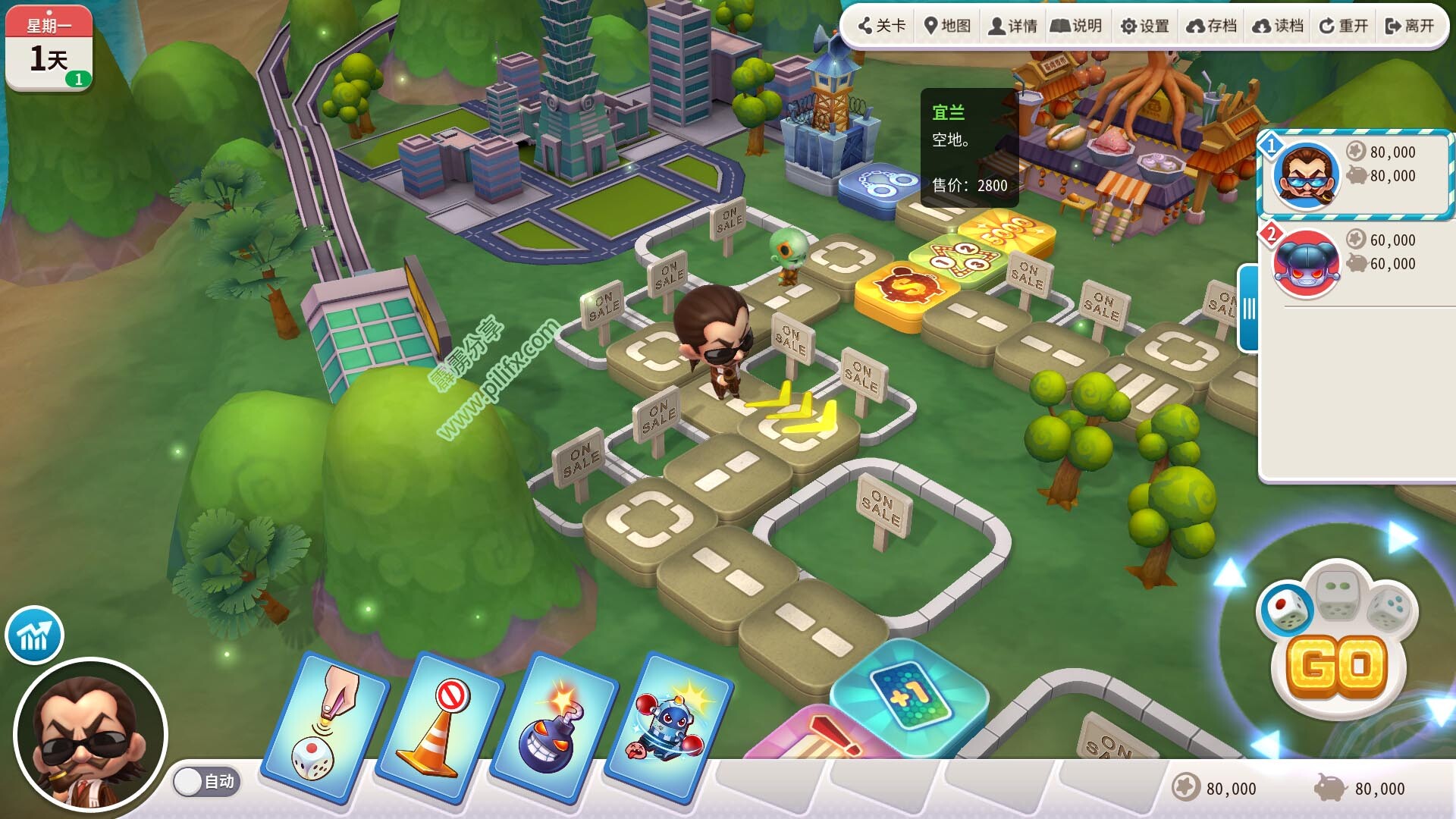
Task: Load a save with 读档
Action: click(1278, 27)
